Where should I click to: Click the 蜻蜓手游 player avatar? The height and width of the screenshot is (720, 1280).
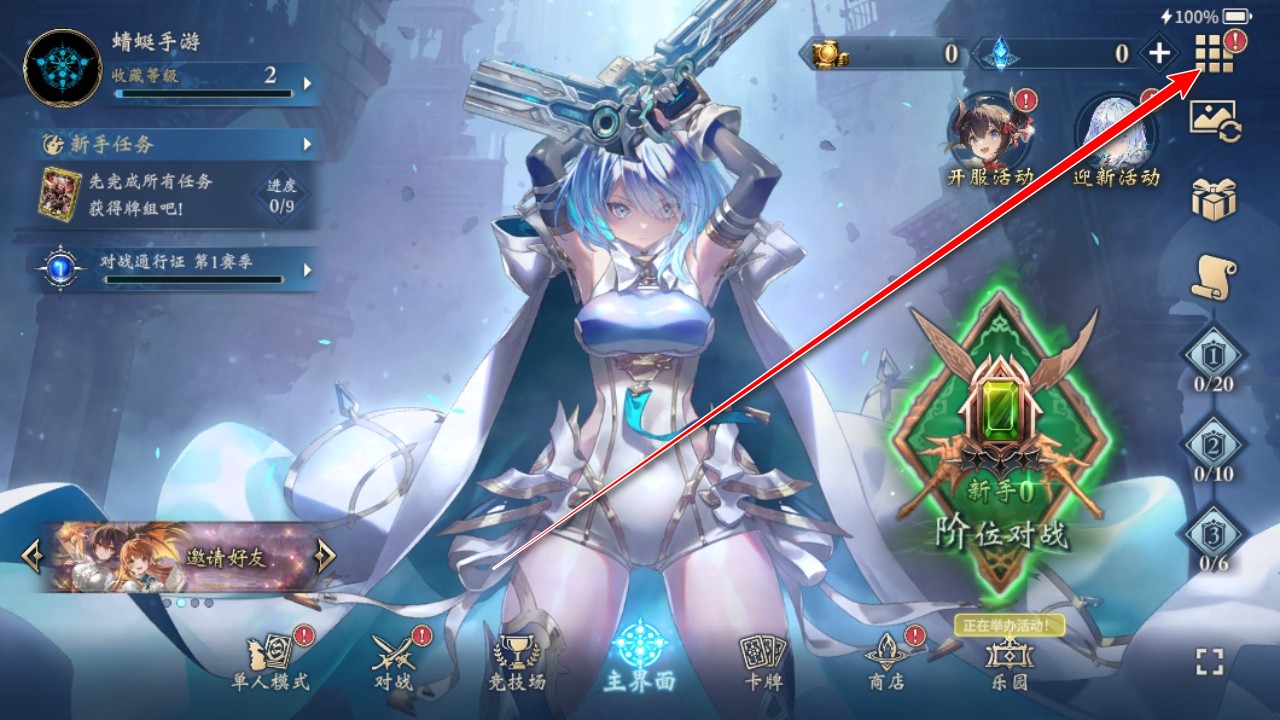(x=64, y=68)
